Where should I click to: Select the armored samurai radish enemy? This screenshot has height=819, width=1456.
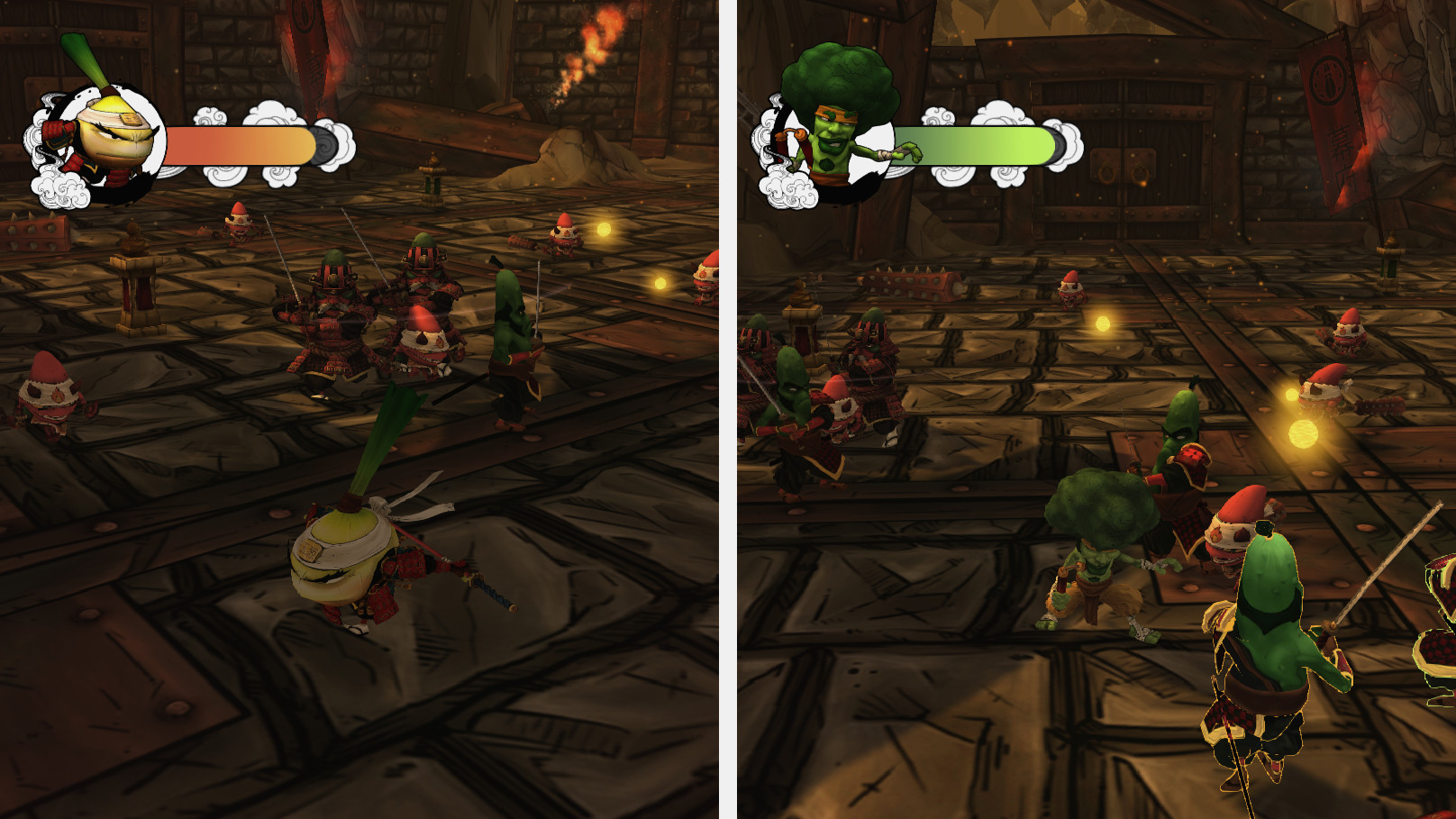coord(333,306)
